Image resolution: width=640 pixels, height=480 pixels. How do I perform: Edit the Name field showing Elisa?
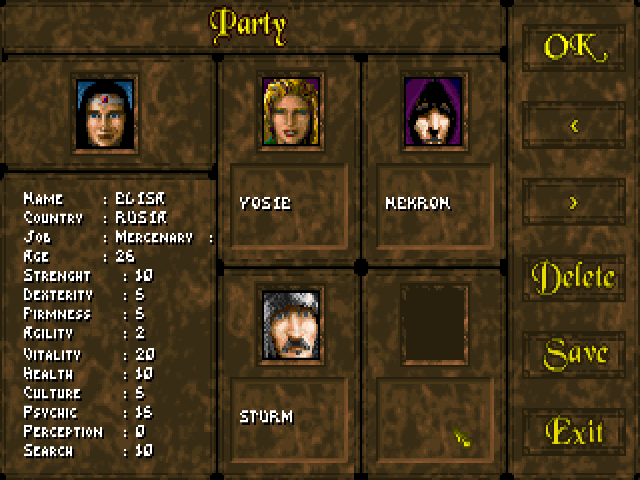point(138,198)
